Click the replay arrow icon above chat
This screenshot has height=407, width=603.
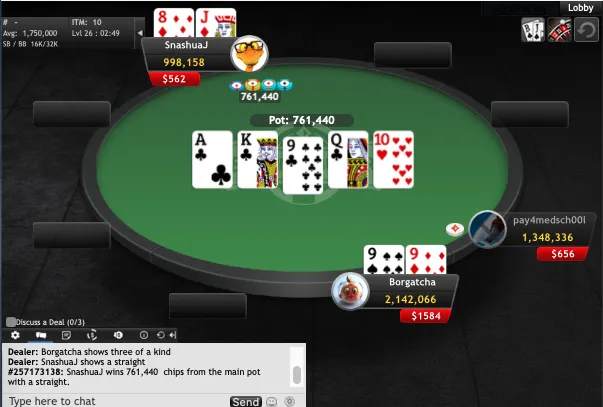coord(161,335)
